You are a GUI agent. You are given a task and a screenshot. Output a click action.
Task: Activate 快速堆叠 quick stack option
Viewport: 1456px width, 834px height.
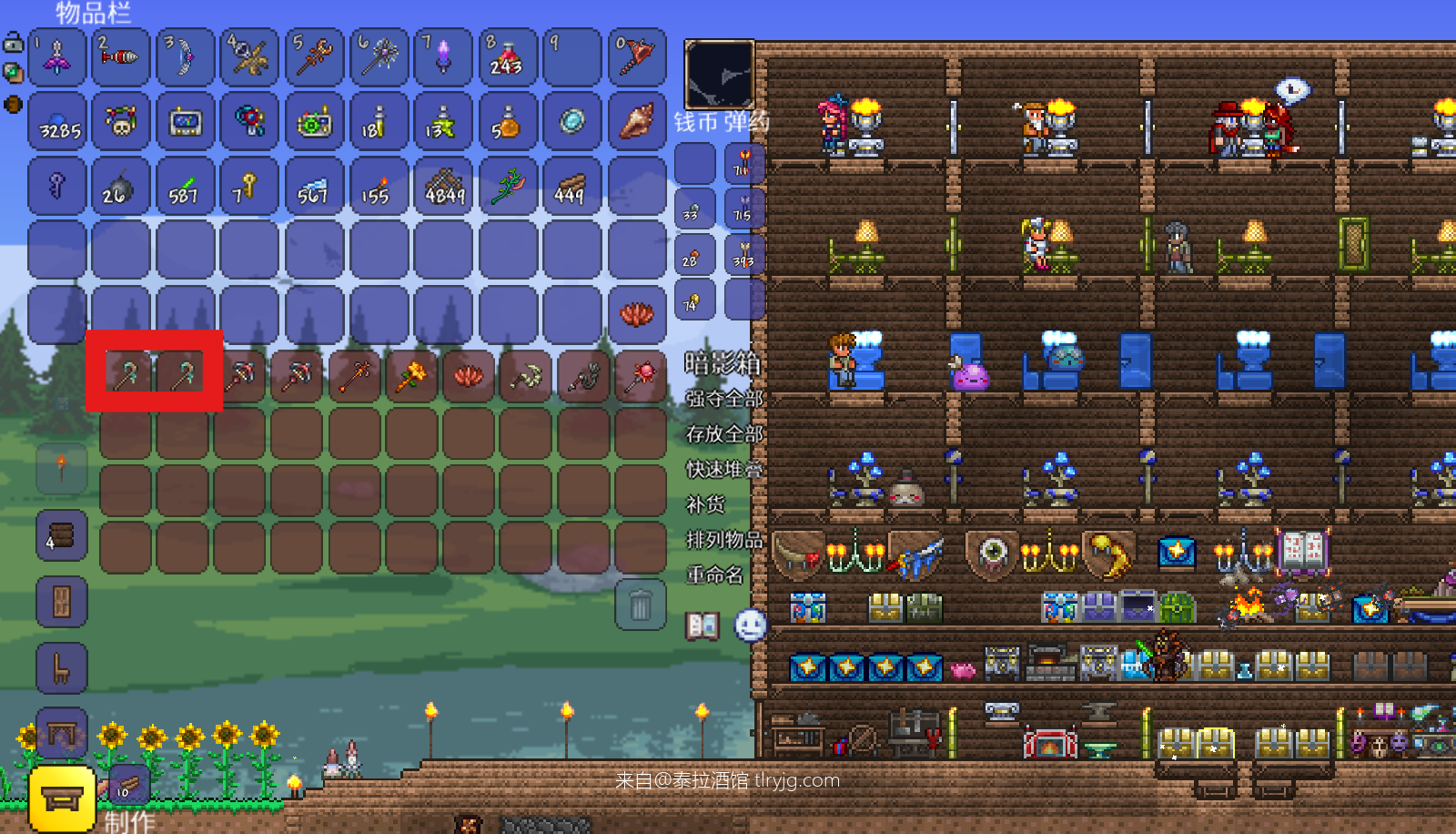tap(724, 470)
